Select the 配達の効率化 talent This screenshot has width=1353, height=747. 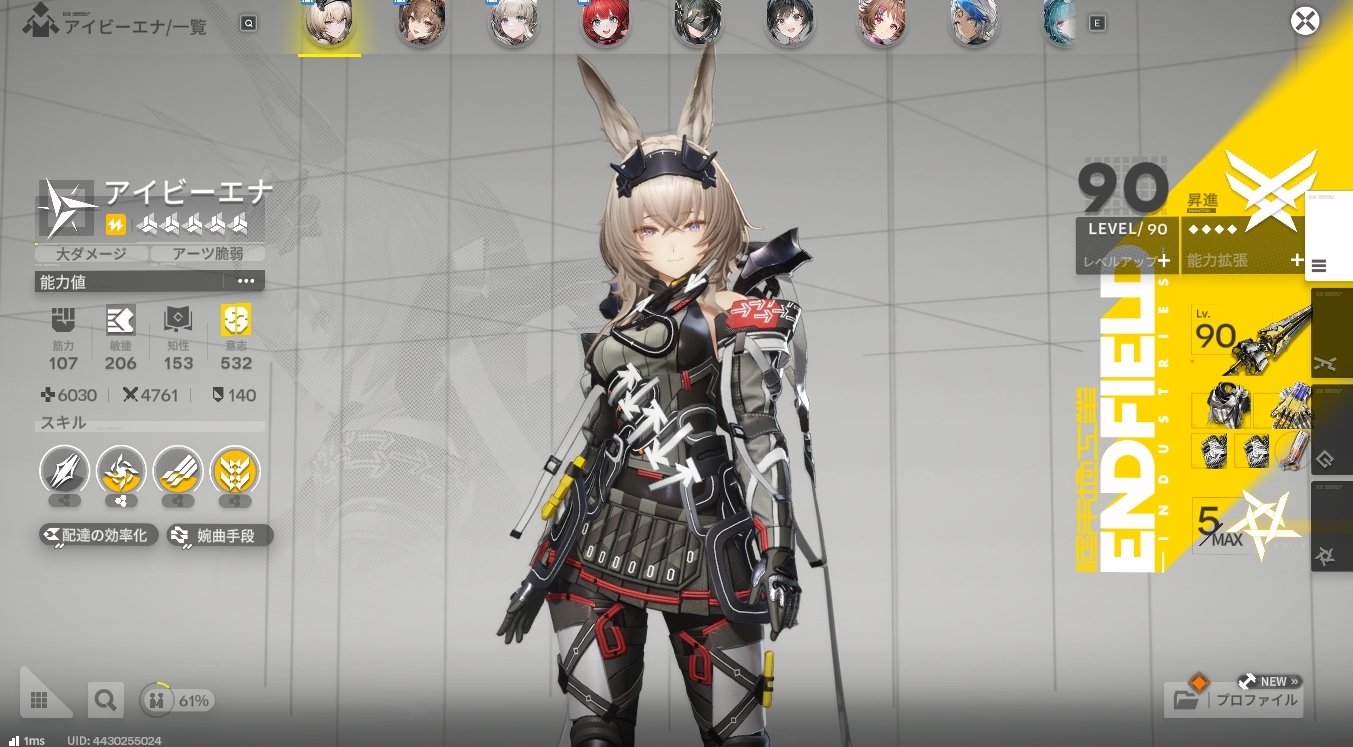click(x=98, y=536)
